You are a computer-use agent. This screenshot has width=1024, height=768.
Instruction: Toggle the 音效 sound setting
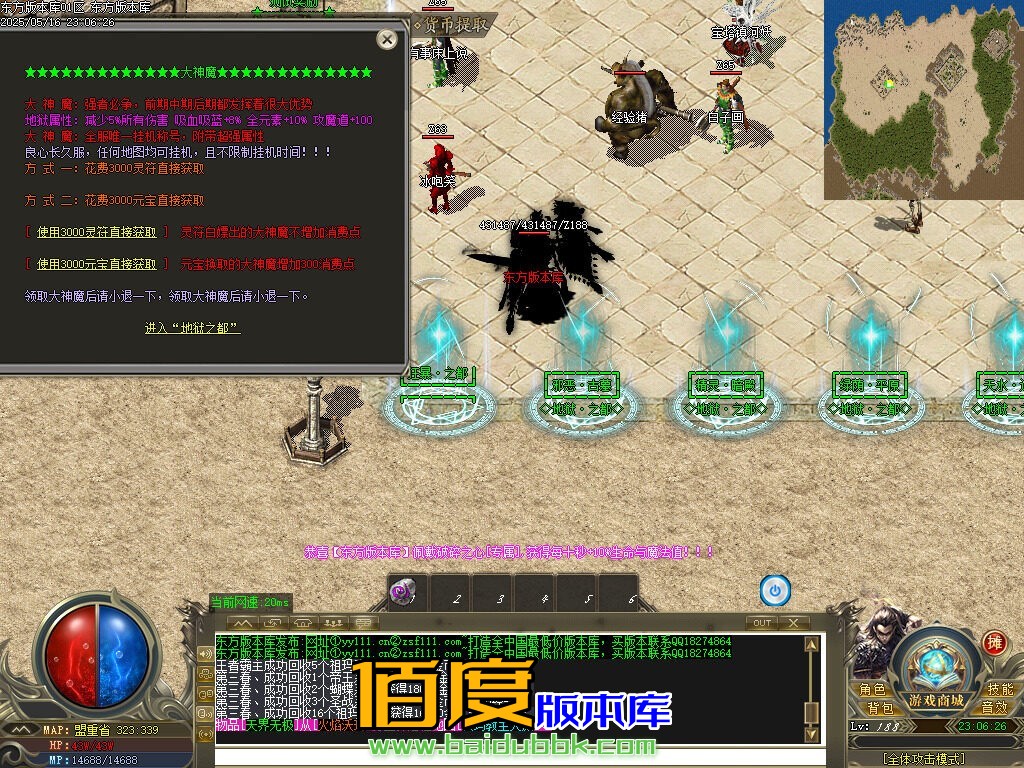pyautogui.click(x=994, y=708)
